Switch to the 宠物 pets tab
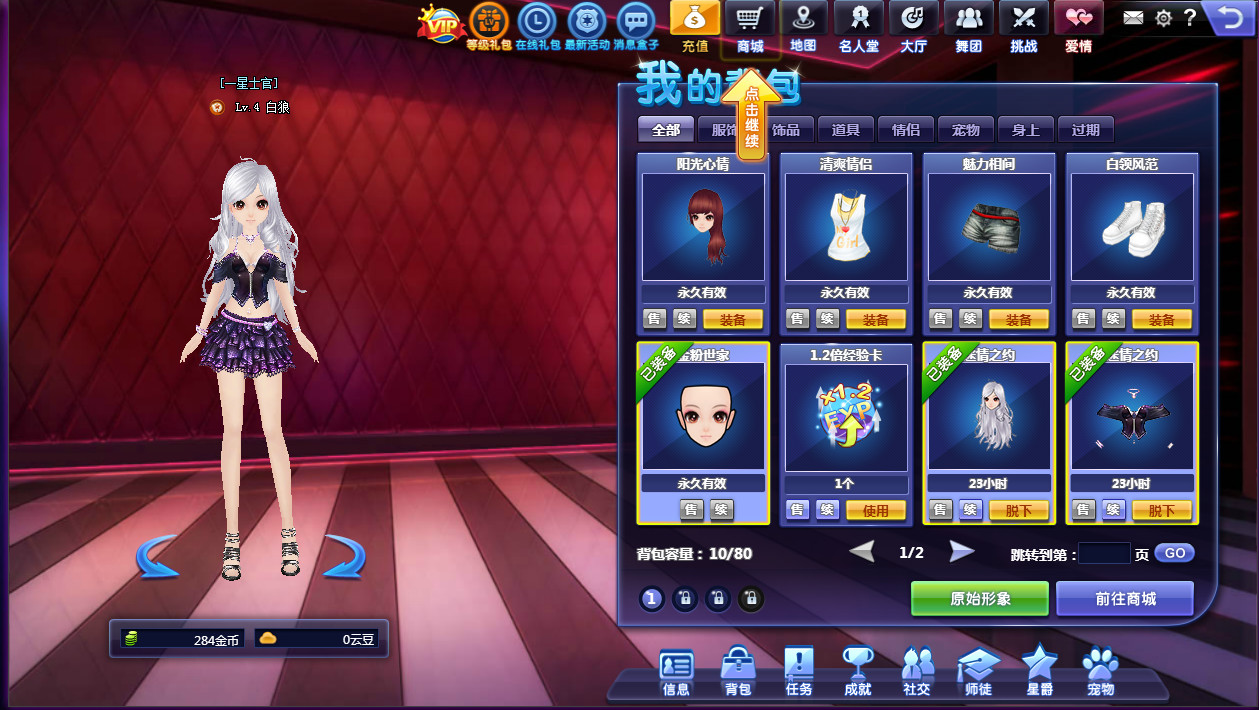 966,130
